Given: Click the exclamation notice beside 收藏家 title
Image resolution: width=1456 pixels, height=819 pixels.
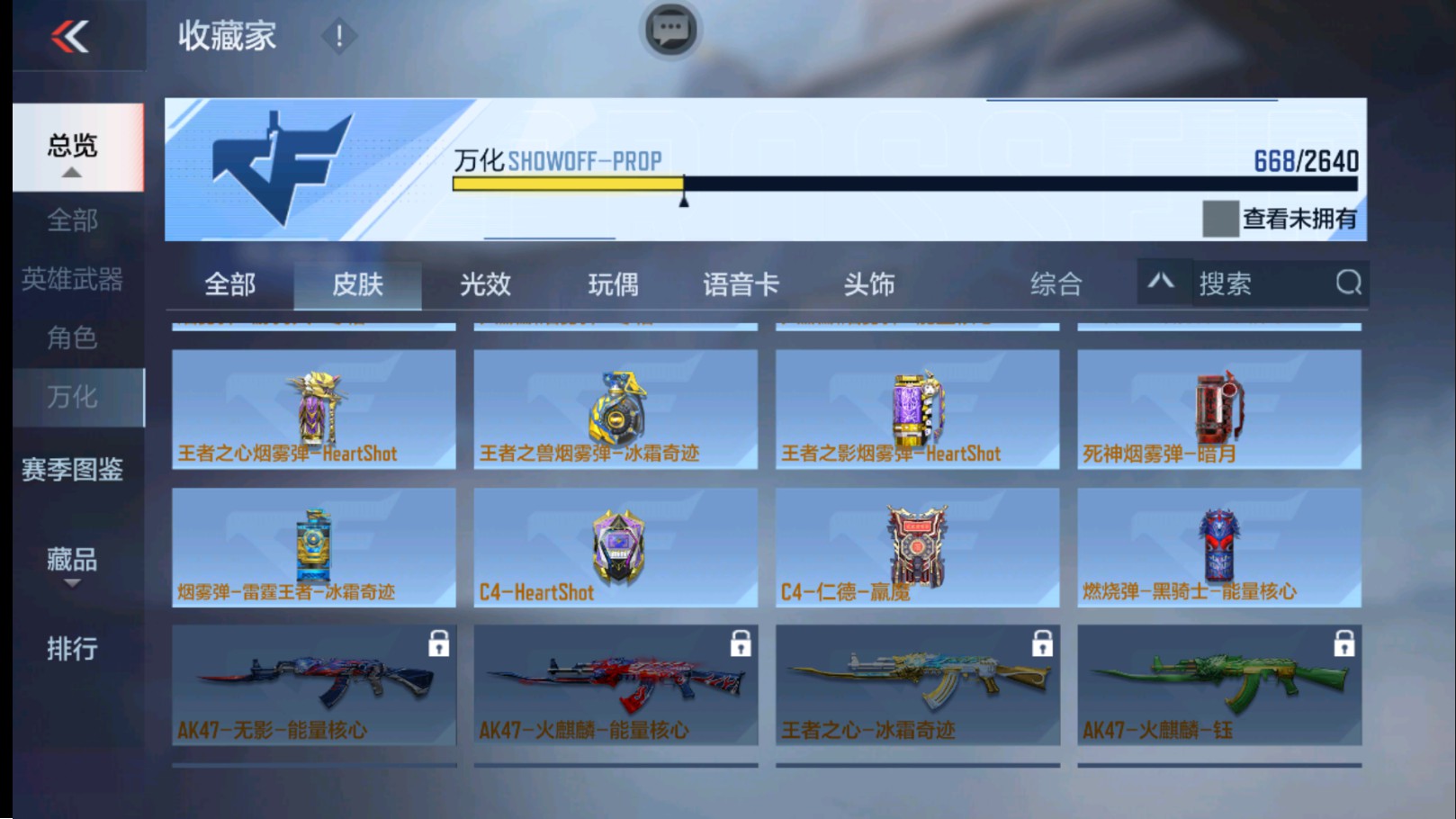Looking at the screenshot, I should pyautogui.click(x=339, y=38).
